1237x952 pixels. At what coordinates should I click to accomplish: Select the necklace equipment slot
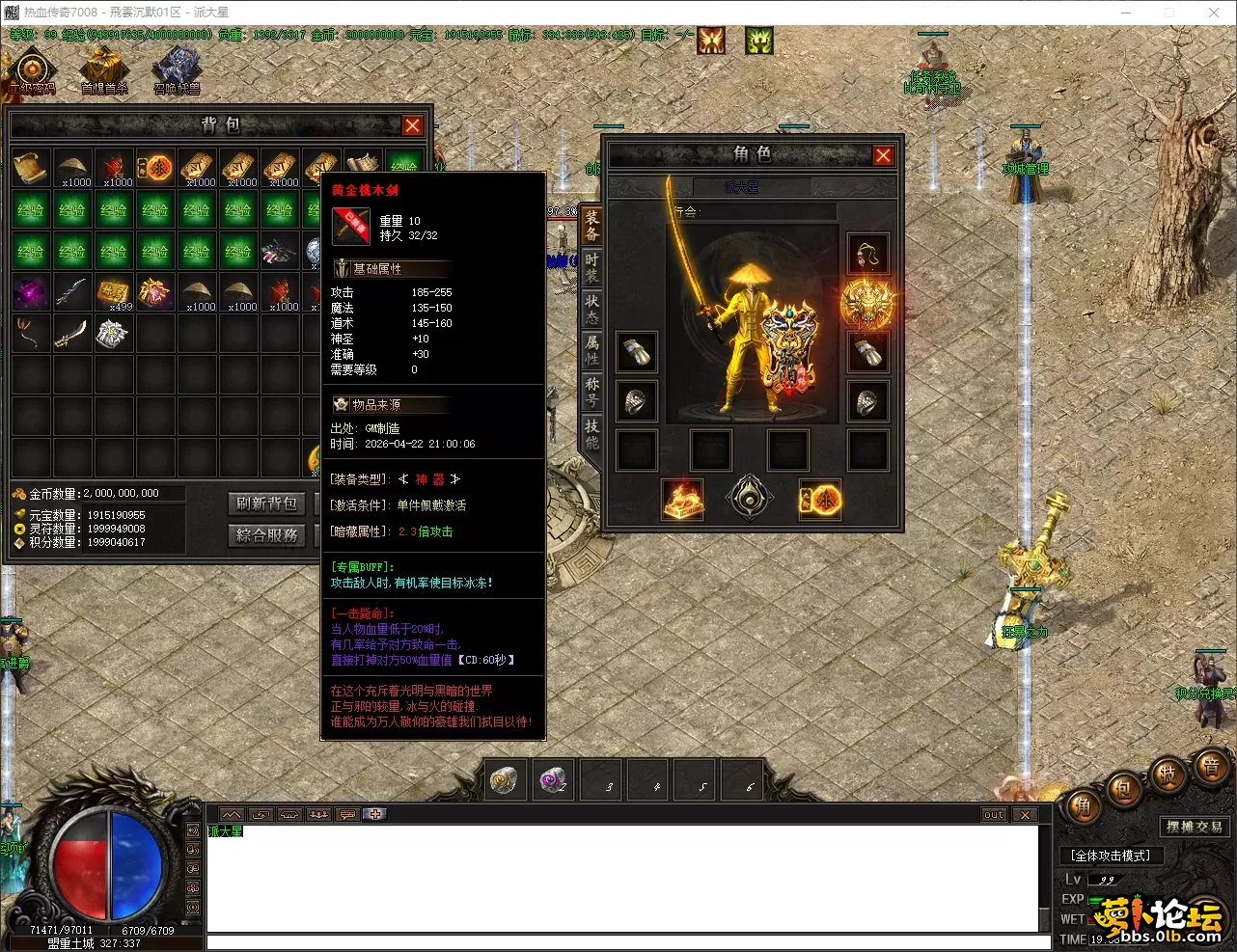coord(867,255)
